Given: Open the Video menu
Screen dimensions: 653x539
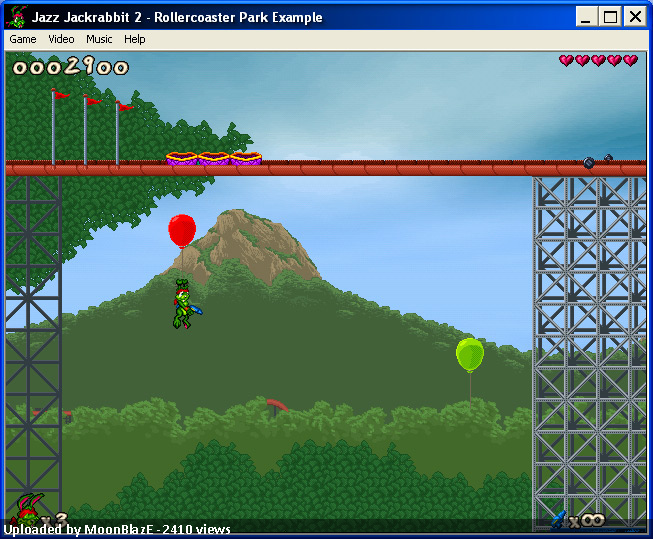Looking at the screenshot, I should coord(61,39).
